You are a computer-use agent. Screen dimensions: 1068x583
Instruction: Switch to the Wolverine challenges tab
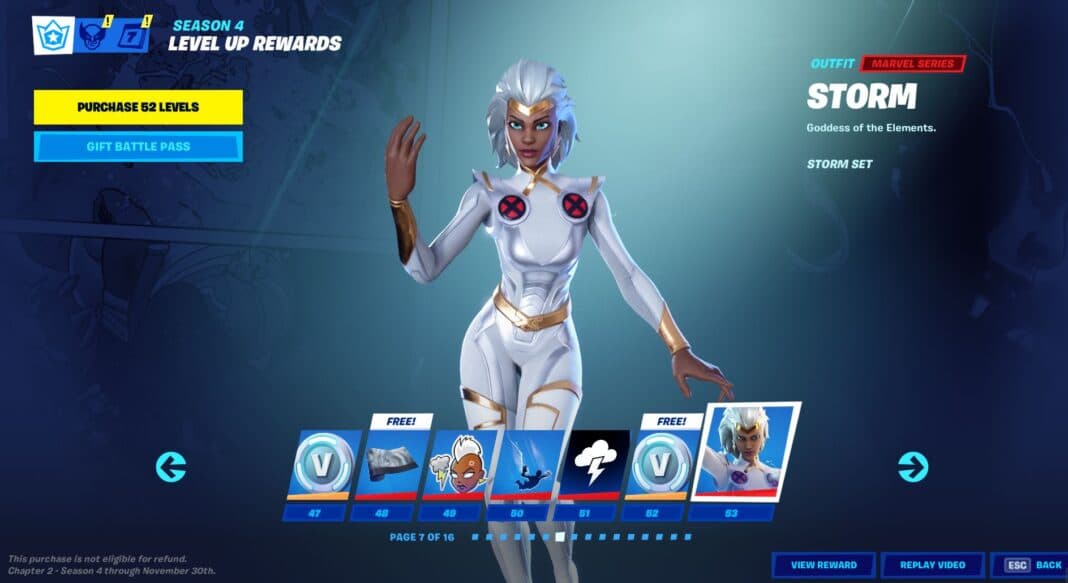(94, 36)
